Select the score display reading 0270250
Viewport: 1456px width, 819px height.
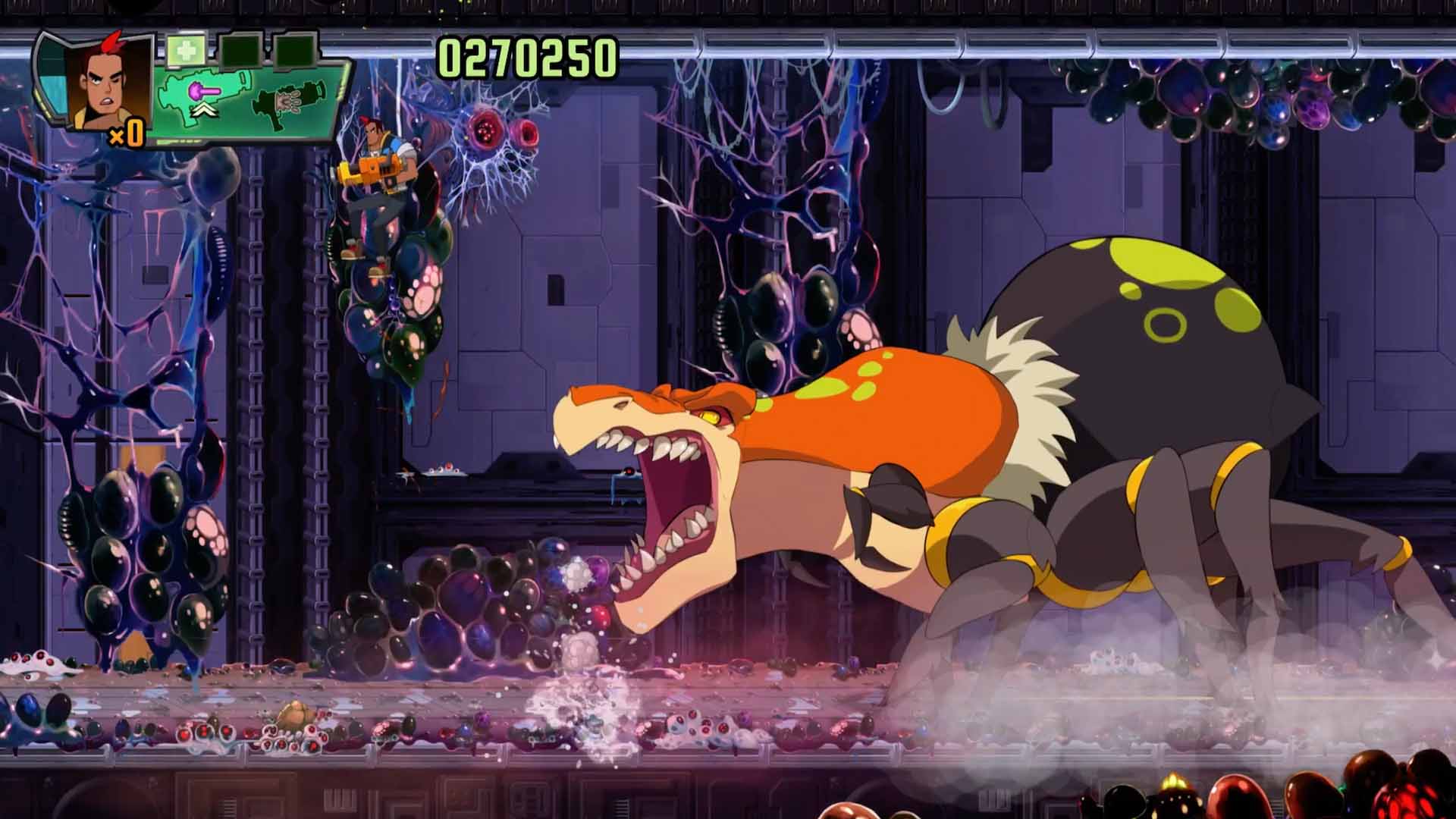click(x=527, y=55)
